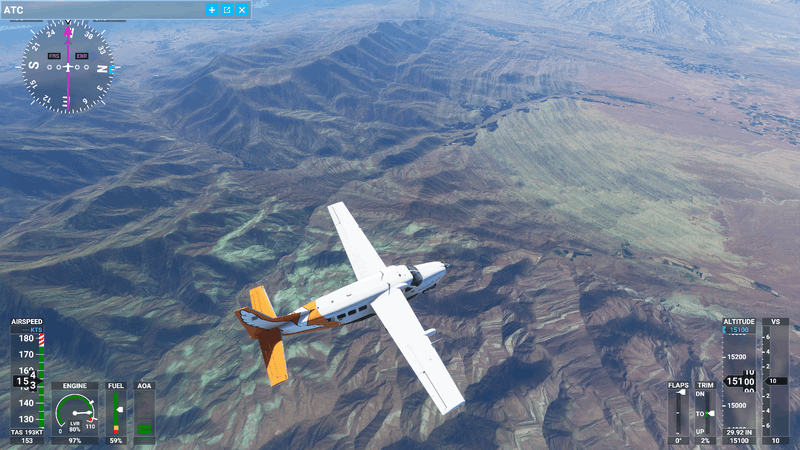Click the heading compass dial
This screenshot has height=450, width=800.
(x=68, y=67)
